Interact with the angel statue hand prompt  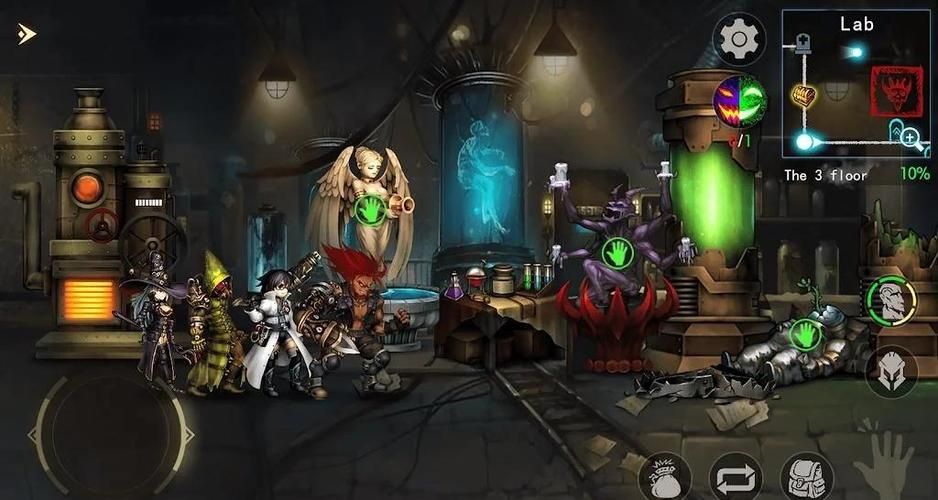[x=372, y=209]
